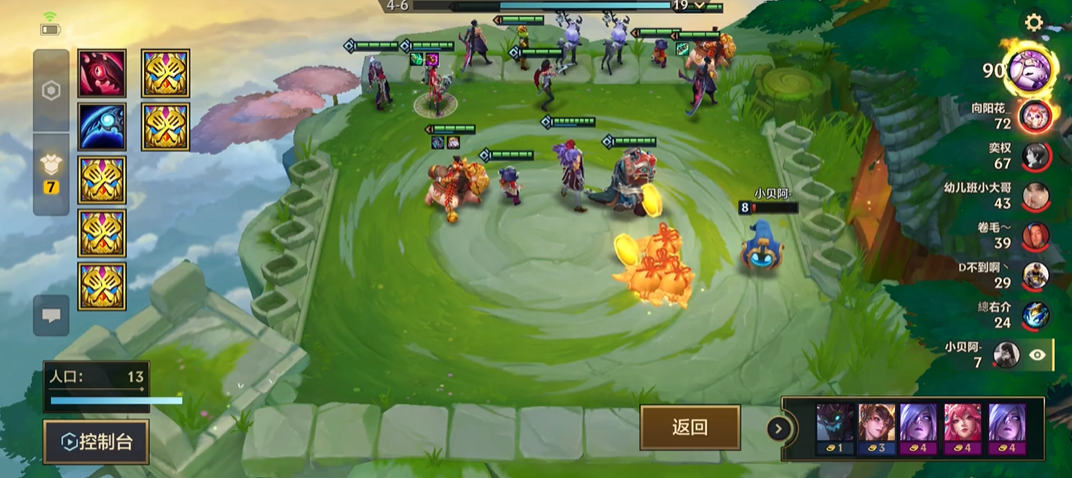Select player 總右介 in the list
Image resolution: width=1072 pixels, height=478 pixels.
1035,314
